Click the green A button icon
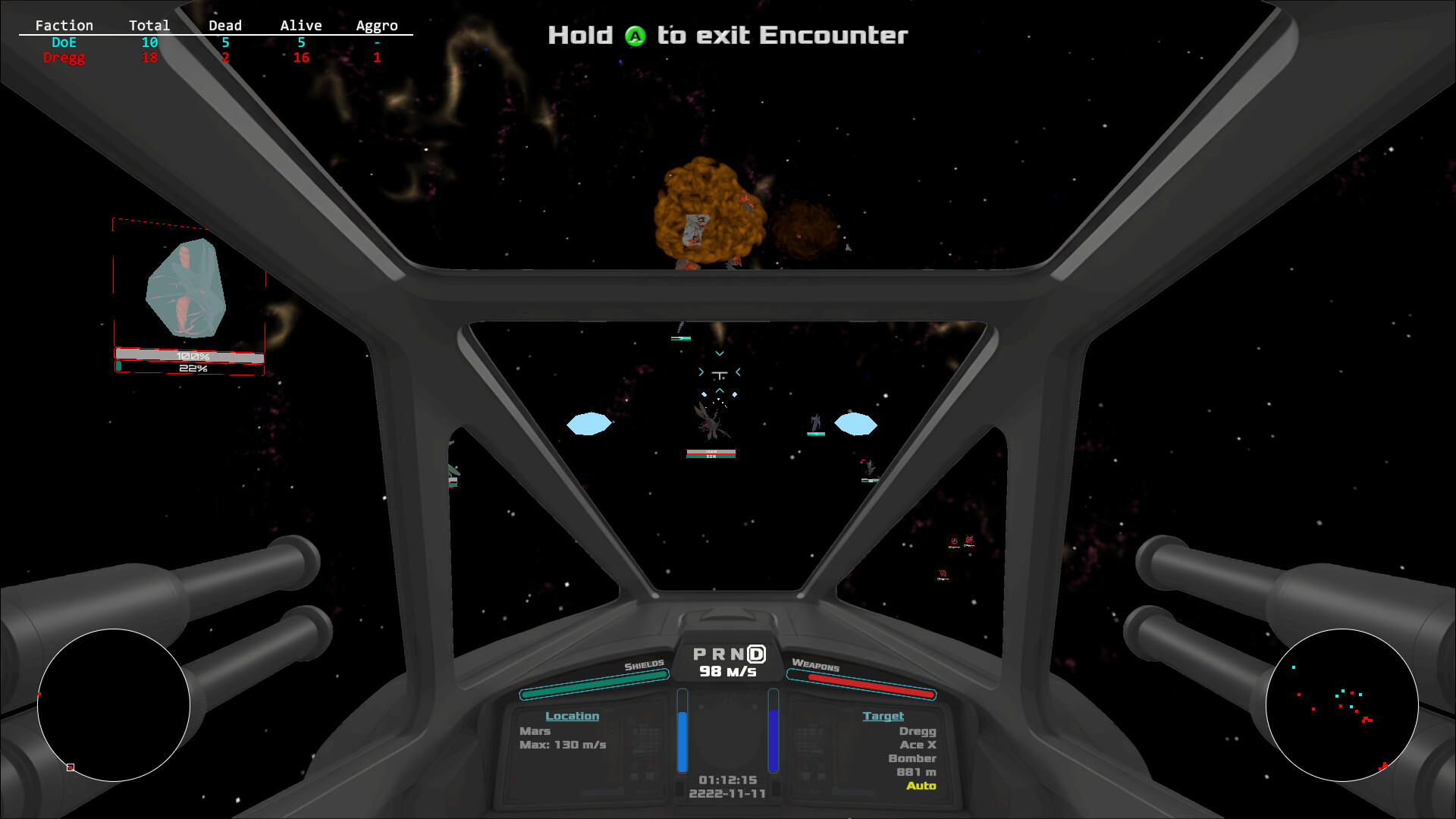The image size is (1456, 819). pos(635,35)
